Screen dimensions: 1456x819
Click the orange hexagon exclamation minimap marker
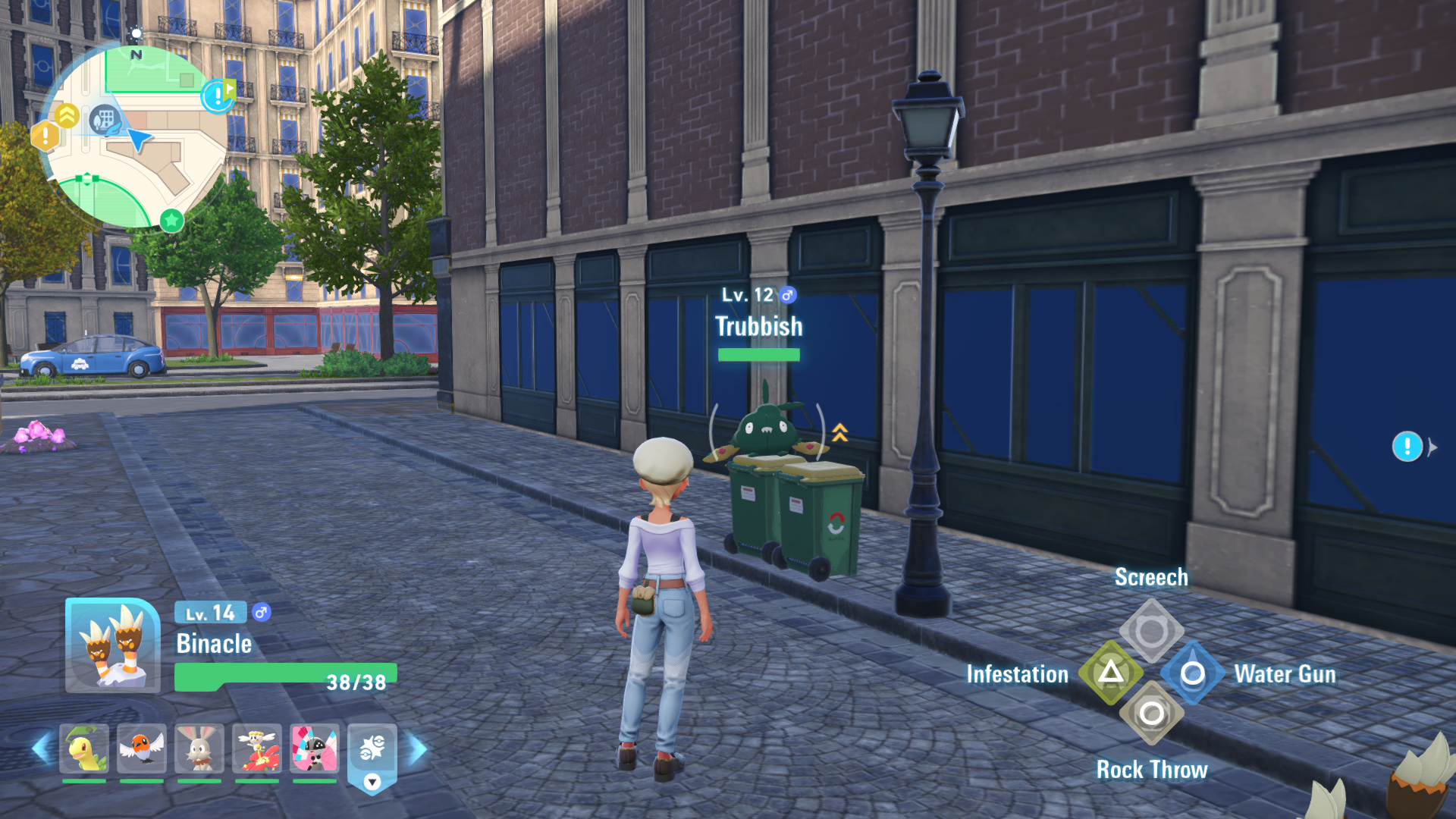pyautogui.click(x=45, y=136)
